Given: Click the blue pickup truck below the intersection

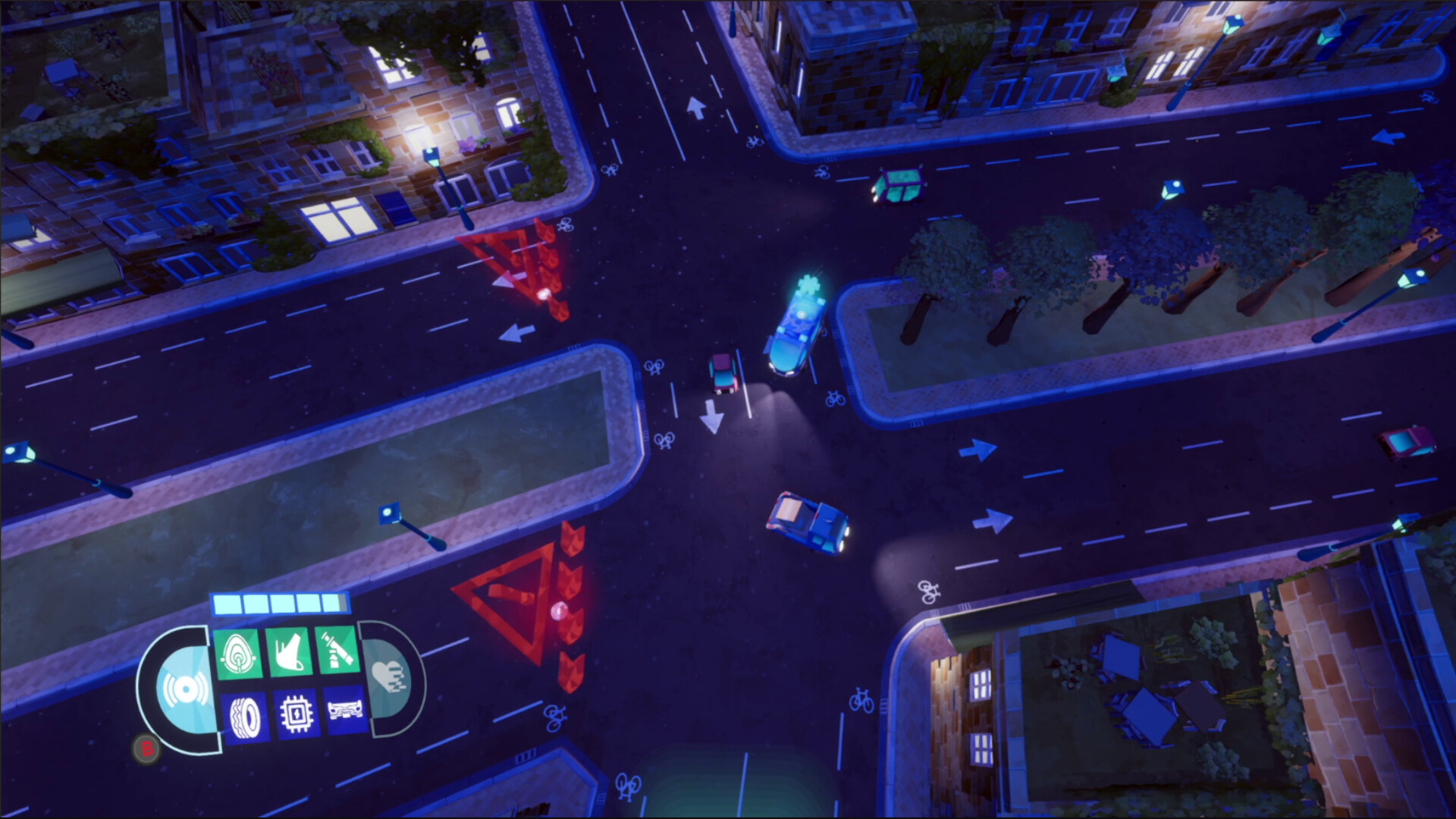Looking at the screenshot, I should click(808, 523).
